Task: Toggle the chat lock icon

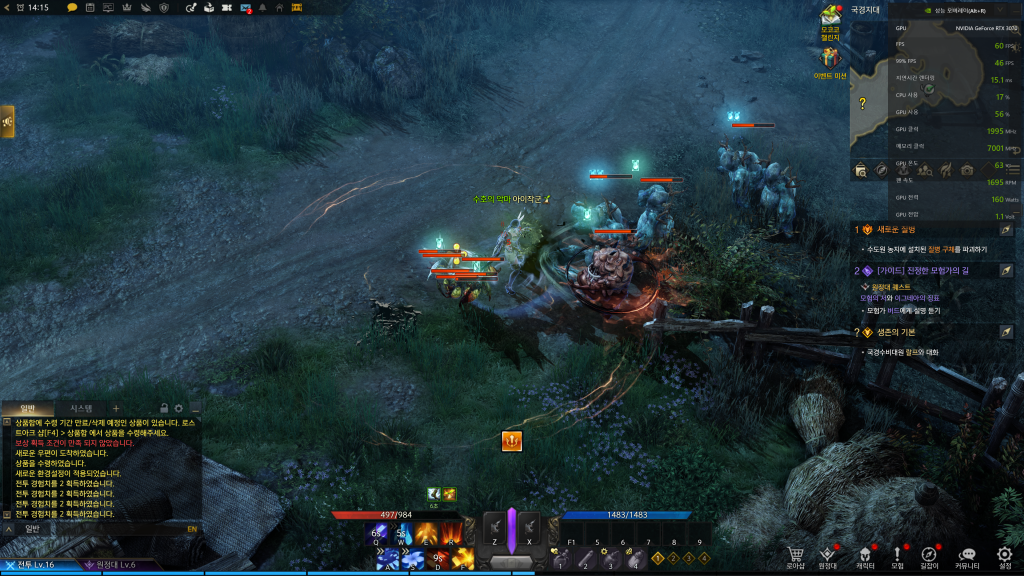Action: [163, 408]
